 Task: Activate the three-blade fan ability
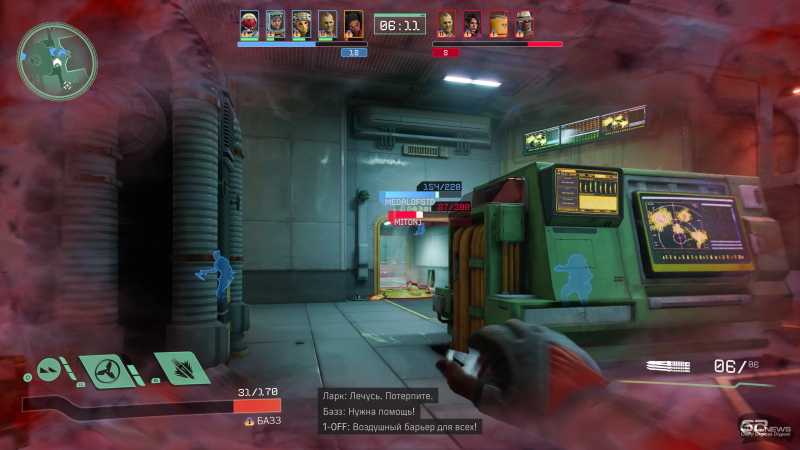click(103, 370)
